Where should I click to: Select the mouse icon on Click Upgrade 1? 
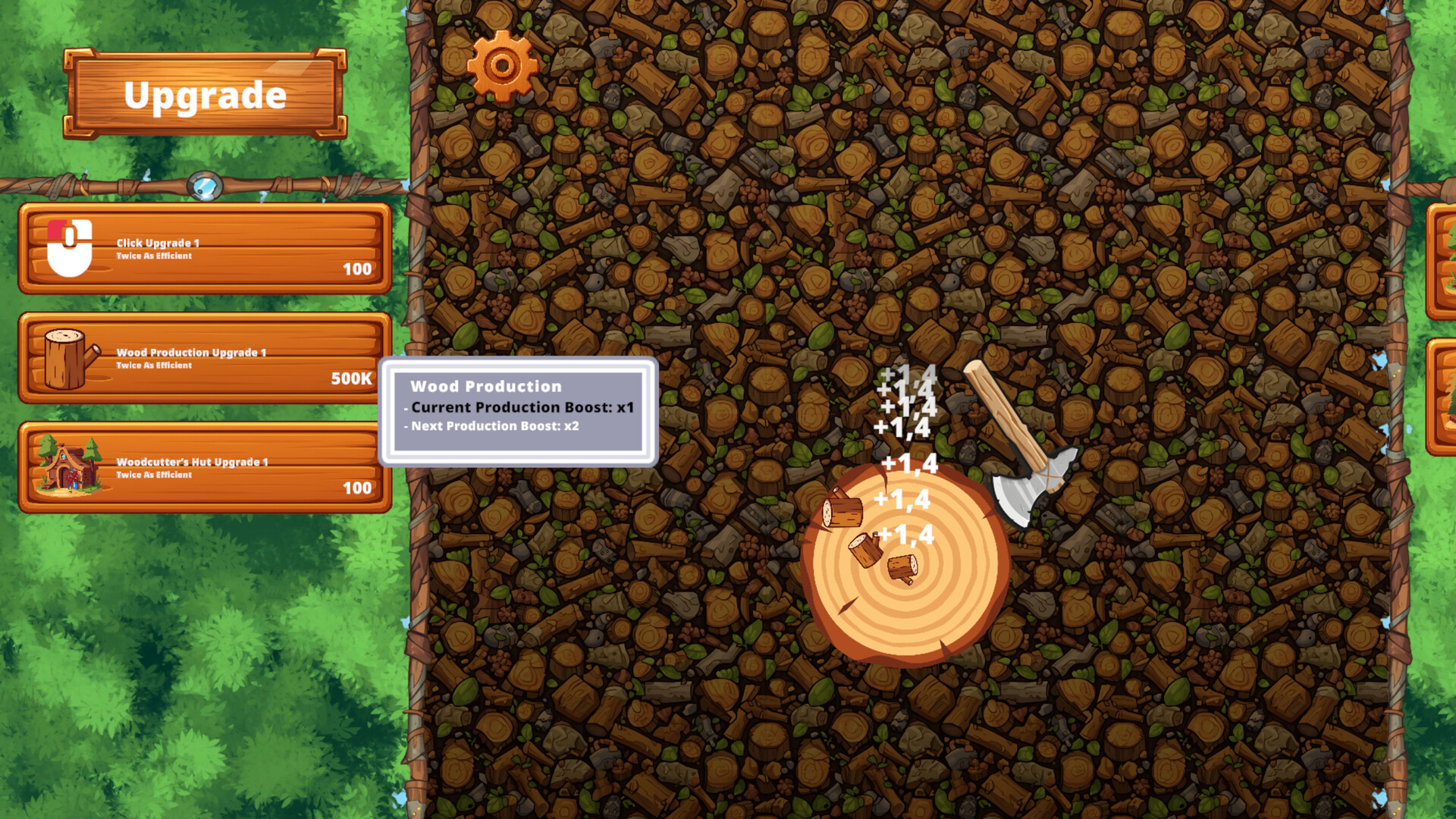click(71, 249)
